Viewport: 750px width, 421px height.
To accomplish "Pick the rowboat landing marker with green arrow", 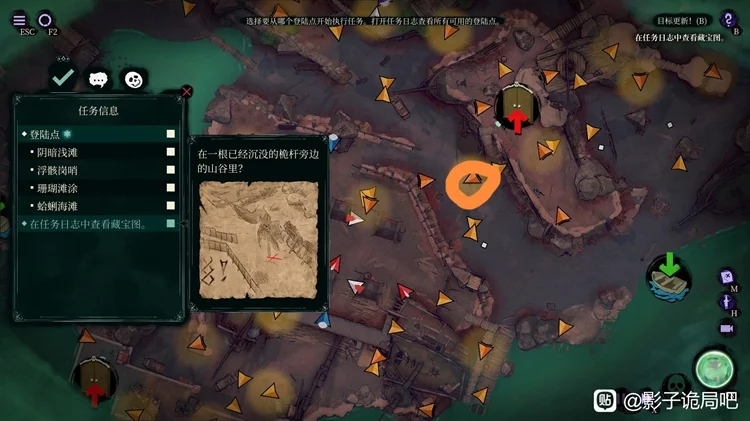I will [668, 274].
